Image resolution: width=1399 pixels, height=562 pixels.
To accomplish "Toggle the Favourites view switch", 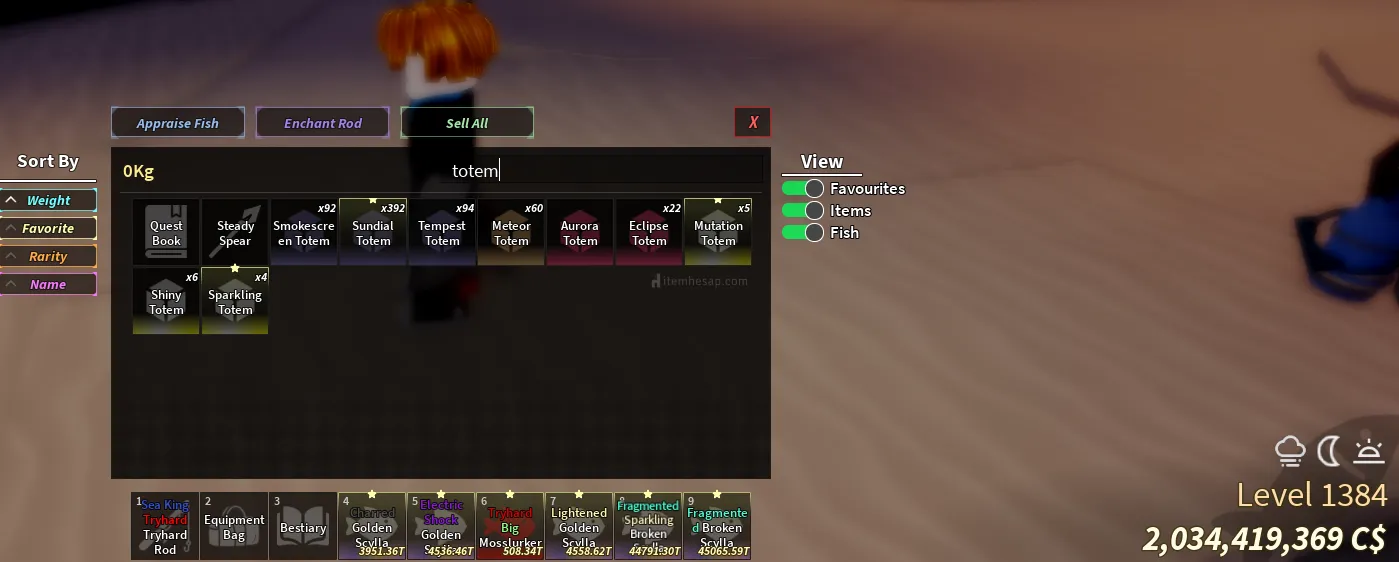I will (x=802, y=188).
